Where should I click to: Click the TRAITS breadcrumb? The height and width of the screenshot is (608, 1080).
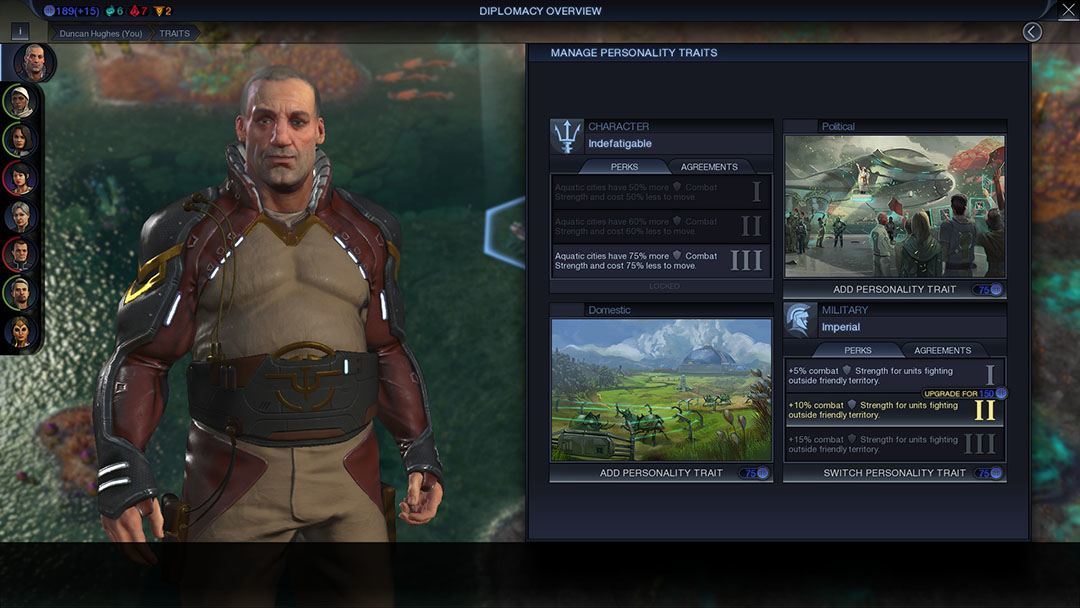[x=175, y=33]
